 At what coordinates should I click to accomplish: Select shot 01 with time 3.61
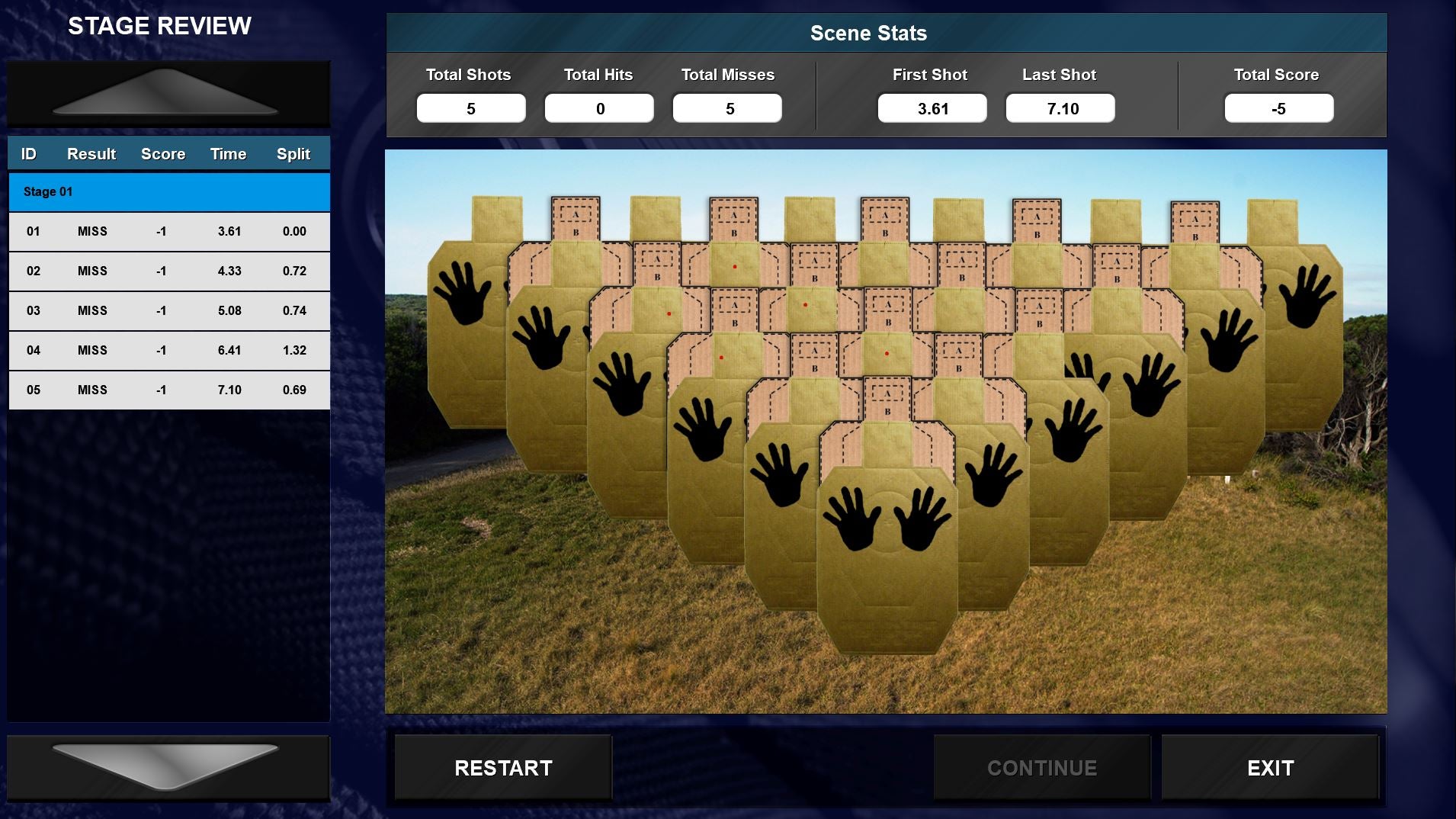(x=168, y=232)
